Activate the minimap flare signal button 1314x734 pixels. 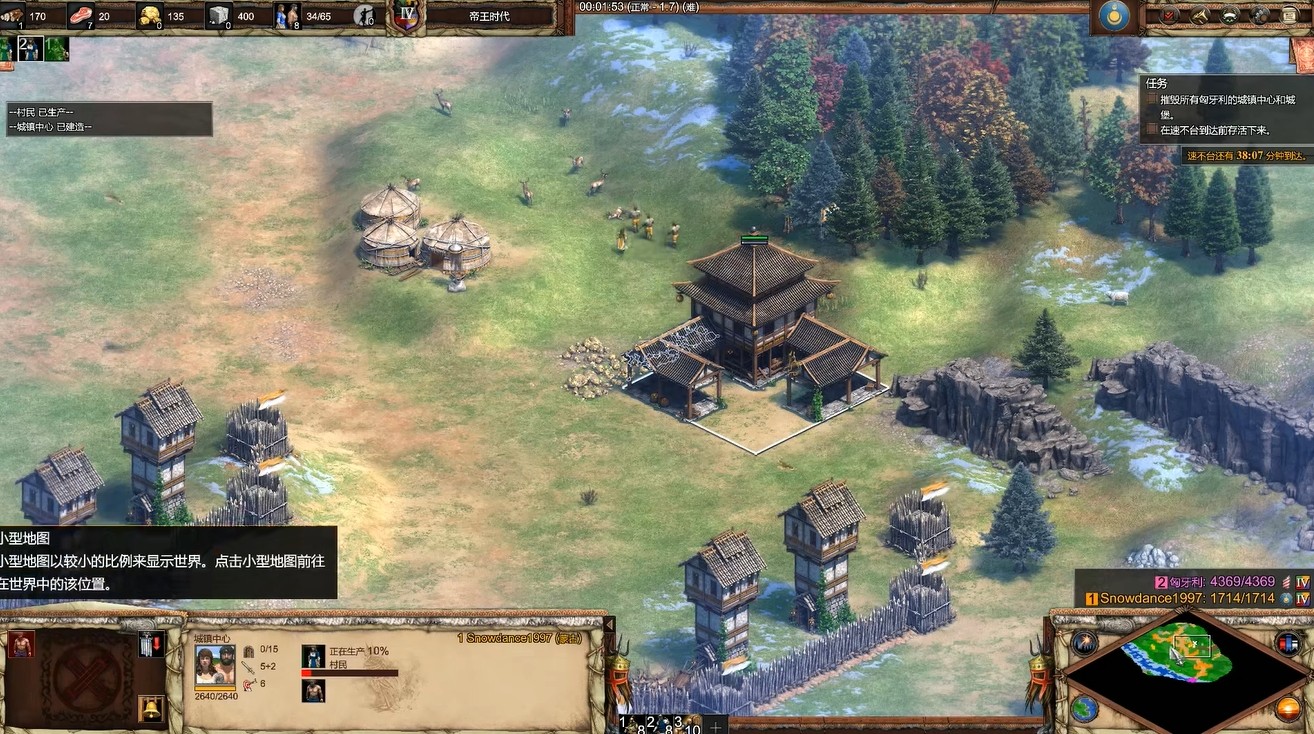pyautogui.click(x=1084, y=643)
